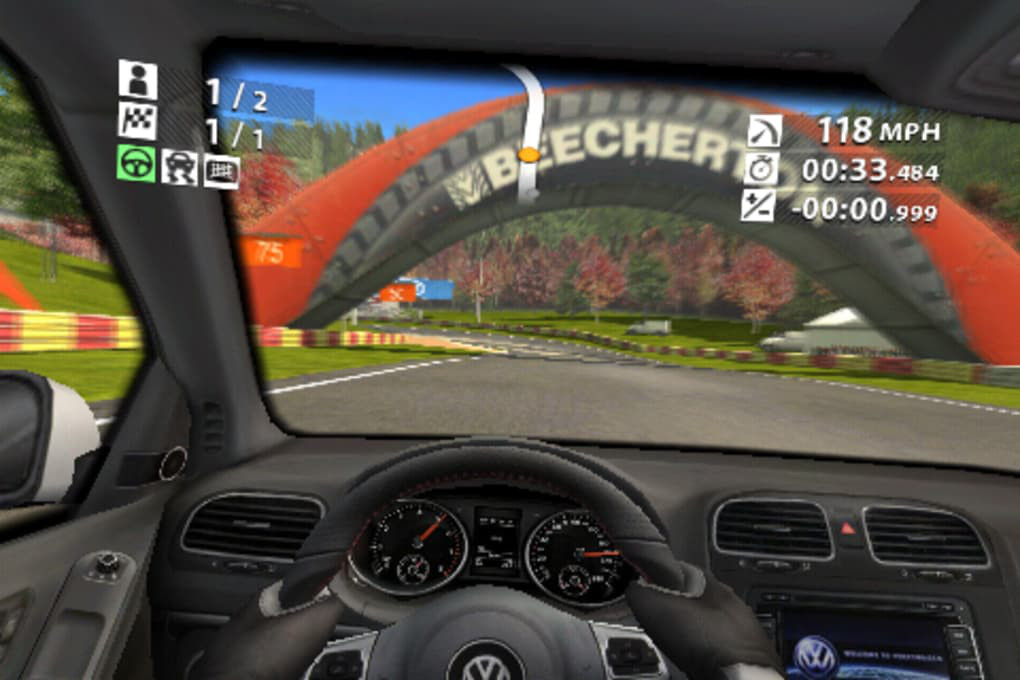Toggle the skidding car traction control icon
The width and height of the screenshot is (1020, 680).
(x=179, y=165)
